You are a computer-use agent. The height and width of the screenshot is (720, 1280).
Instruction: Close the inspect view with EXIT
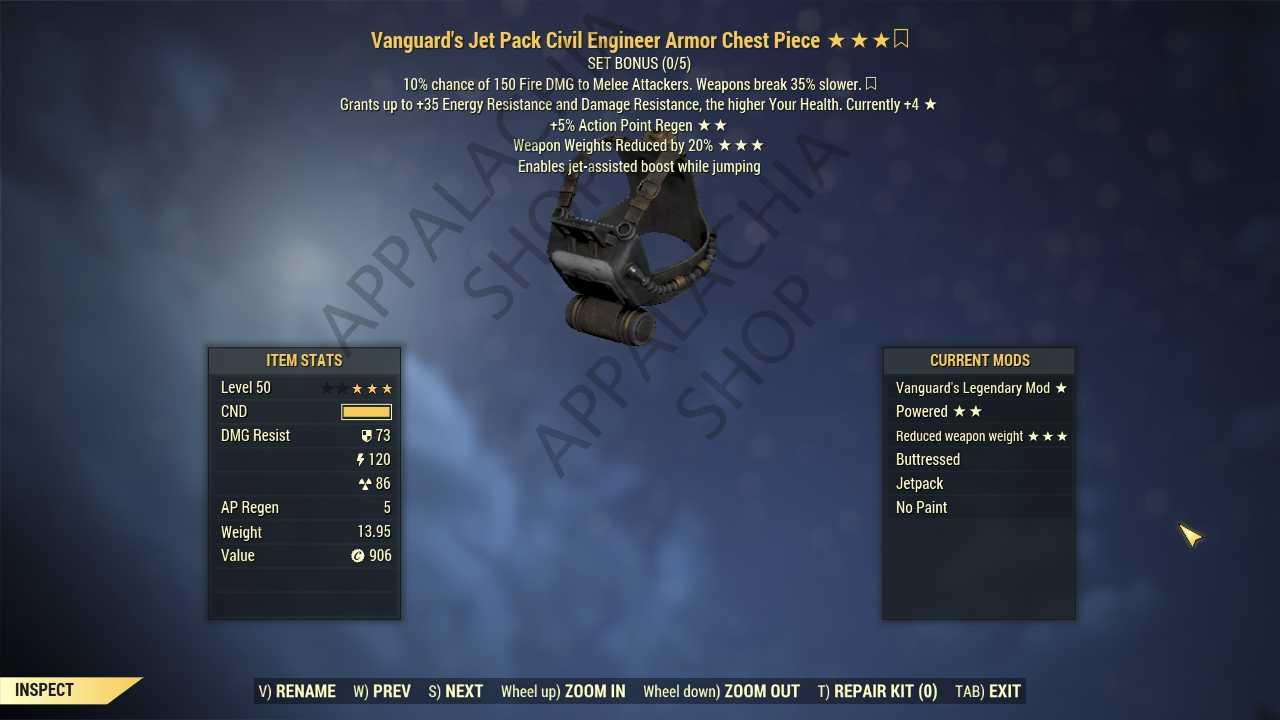click(988, 691)
